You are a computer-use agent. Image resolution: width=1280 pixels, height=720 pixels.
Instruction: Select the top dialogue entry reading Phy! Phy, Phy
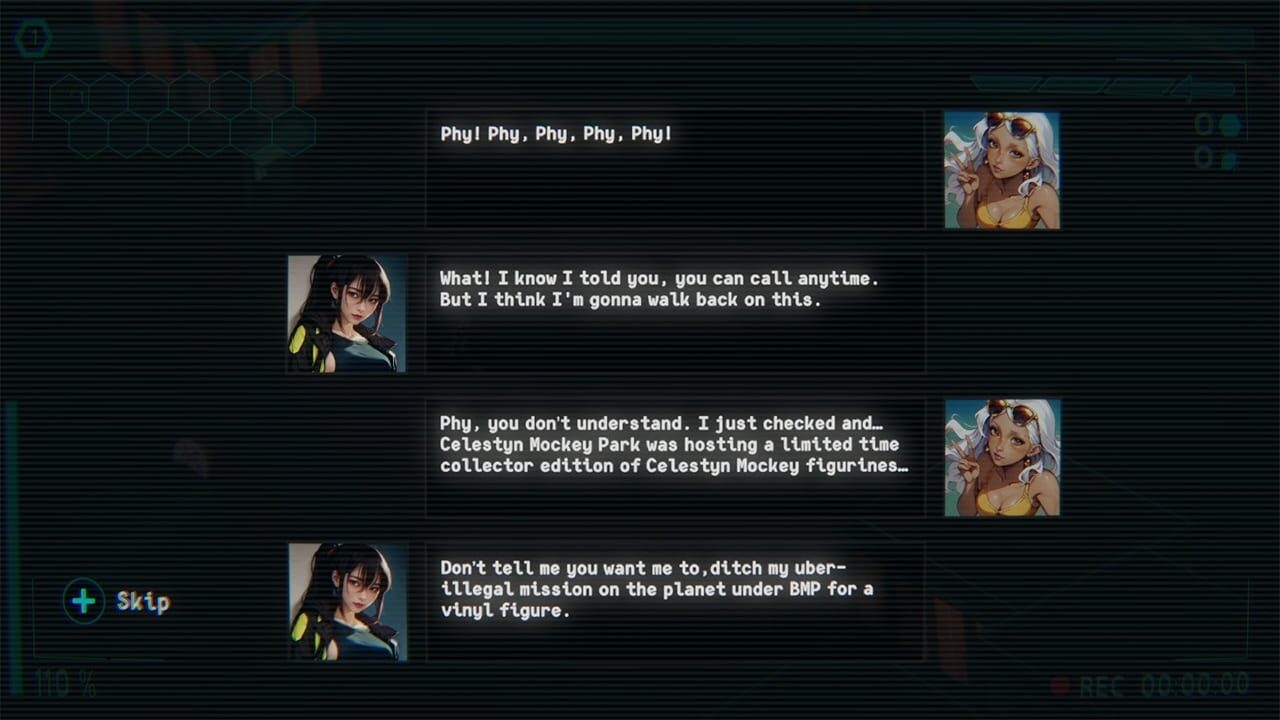click(675, 168)
